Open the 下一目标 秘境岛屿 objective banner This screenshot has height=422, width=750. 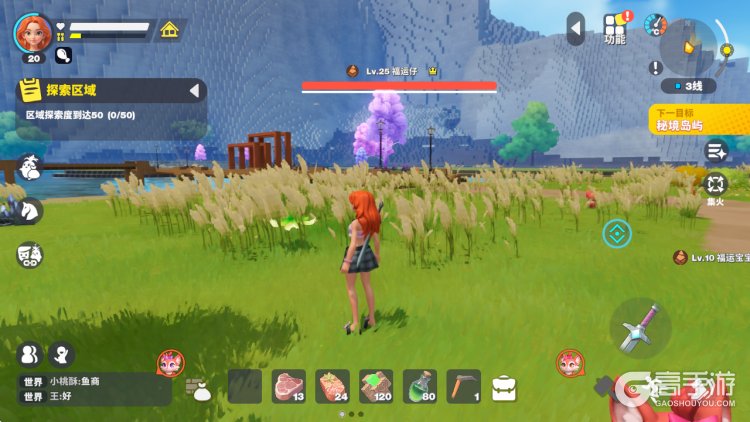click(699, 119)
